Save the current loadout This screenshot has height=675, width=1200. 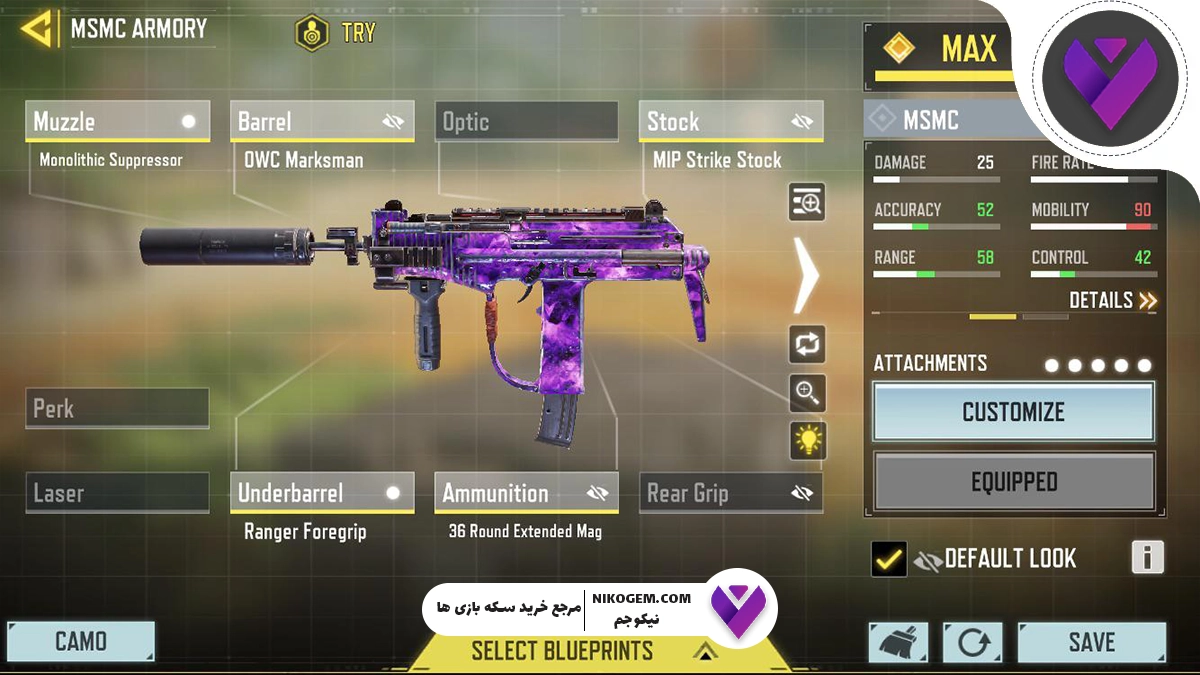click(x=1091, y=642)
